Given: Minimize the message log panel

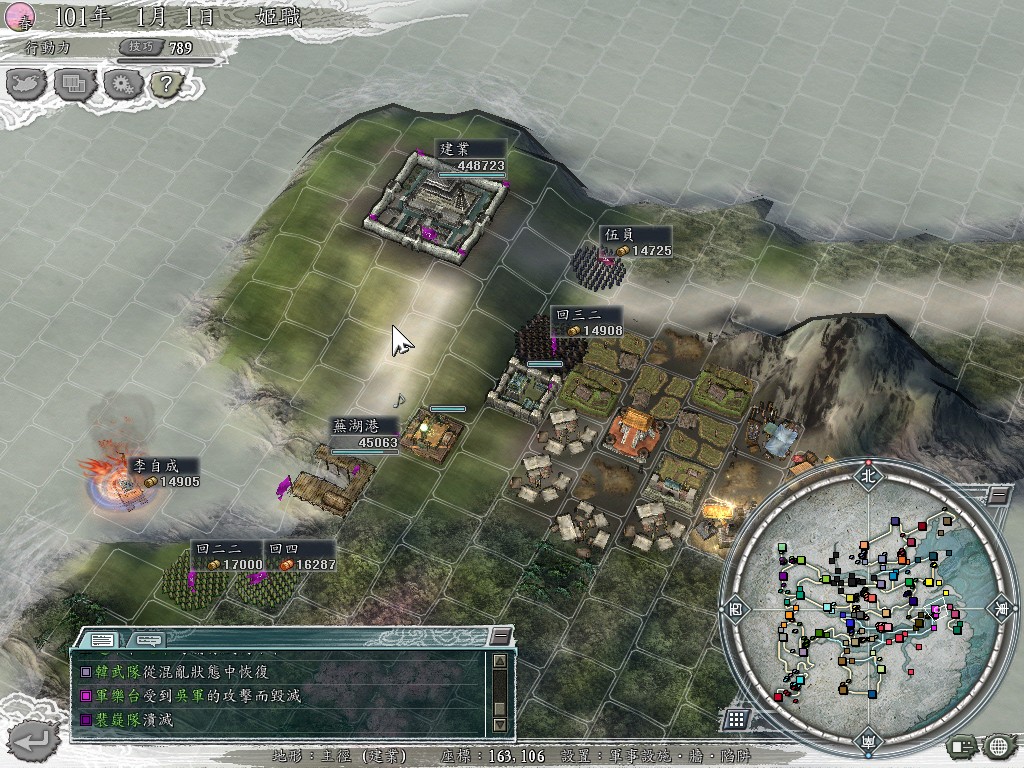Looking at the screenshot, I should (x=500, y=637).
